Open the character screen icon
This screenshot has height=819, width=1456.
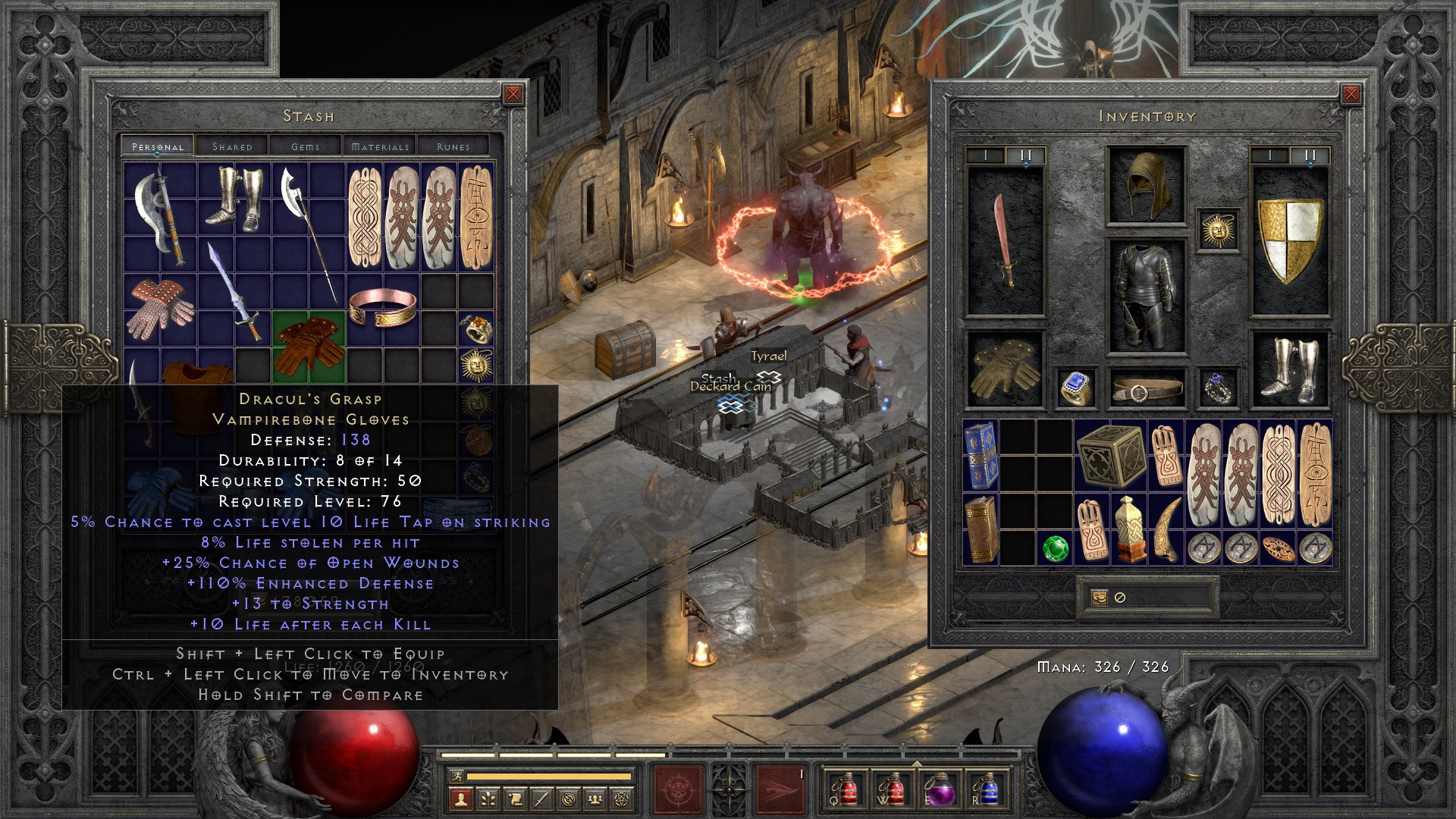pos(460,800)
